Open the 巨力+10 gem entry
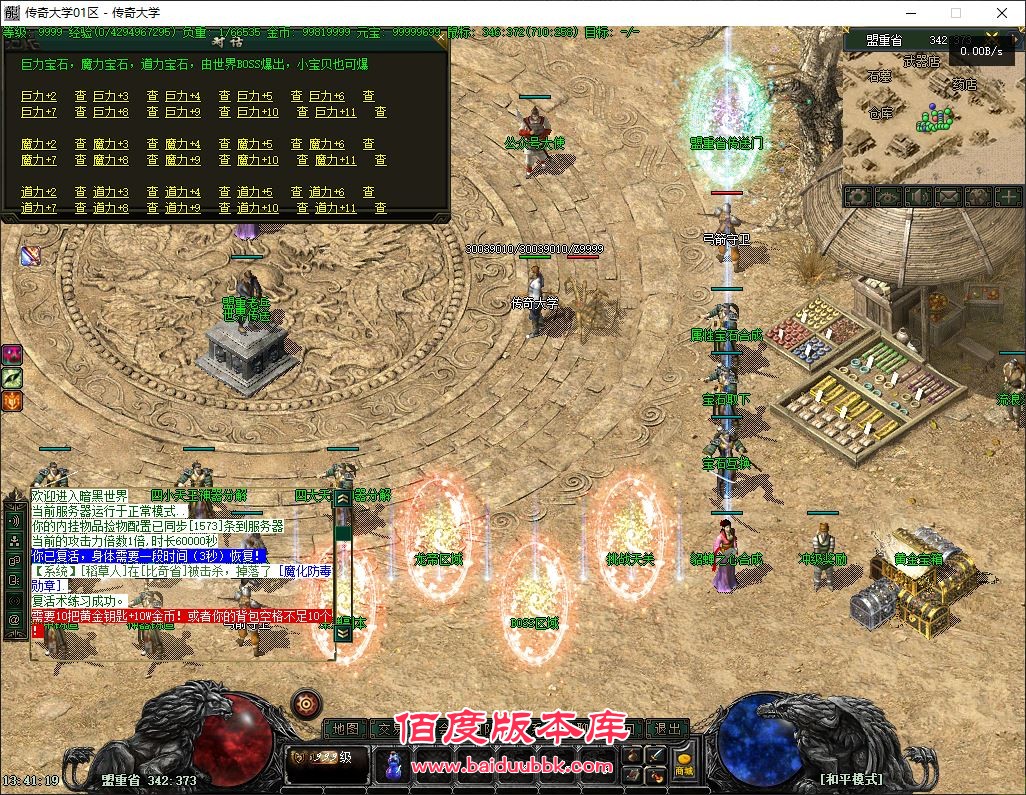This screenshot has width=1026, height=795. coord(257,113)
